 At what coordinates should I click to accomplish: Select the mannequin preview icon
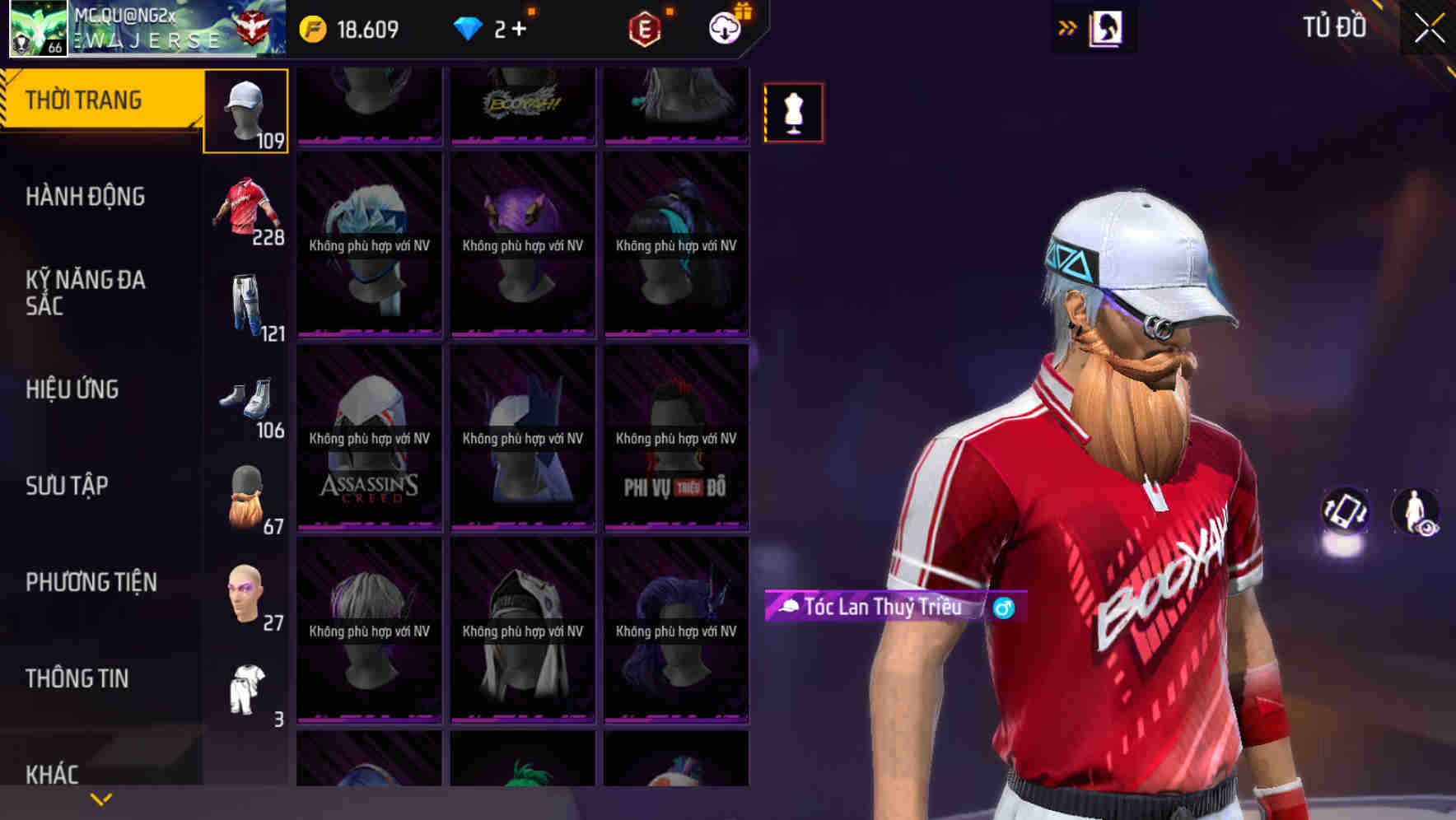point(793,112)
